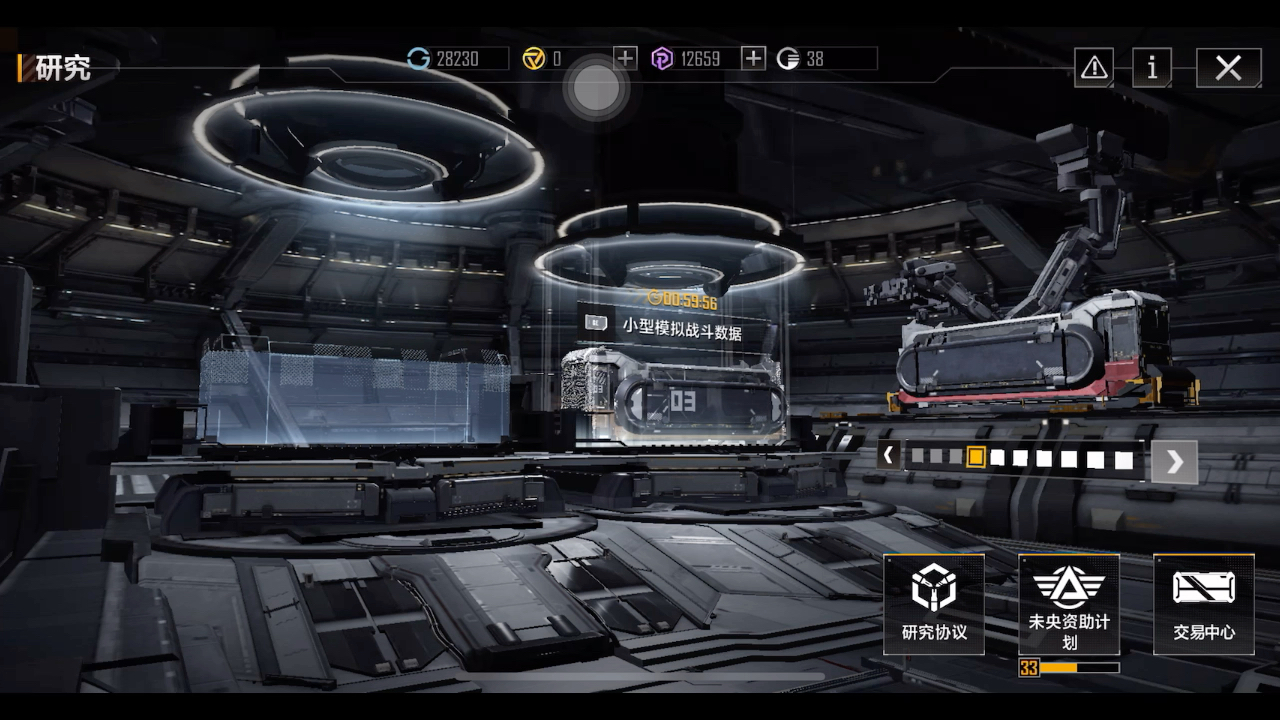Select the highlighted orange page indicator square

click(976, 458)
